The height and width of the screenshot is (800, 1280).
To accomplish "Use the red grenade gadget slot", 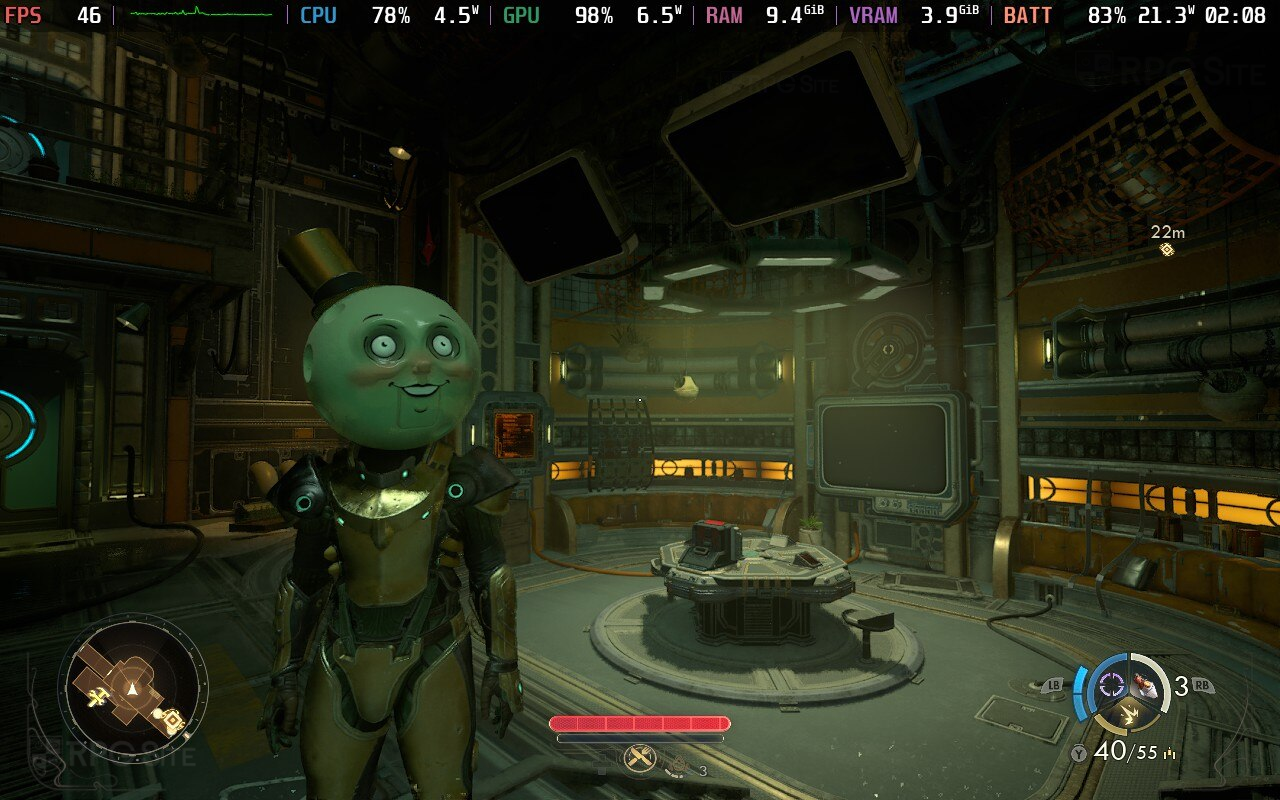I will point(1146,687).
